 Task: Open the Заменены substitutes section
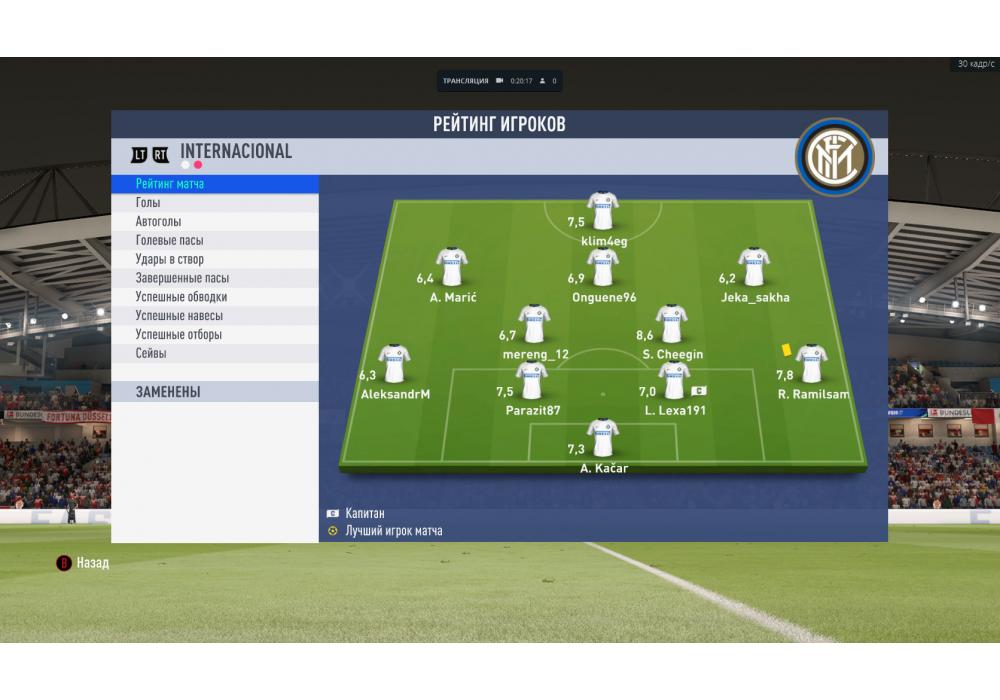click(x=216, y=392)
